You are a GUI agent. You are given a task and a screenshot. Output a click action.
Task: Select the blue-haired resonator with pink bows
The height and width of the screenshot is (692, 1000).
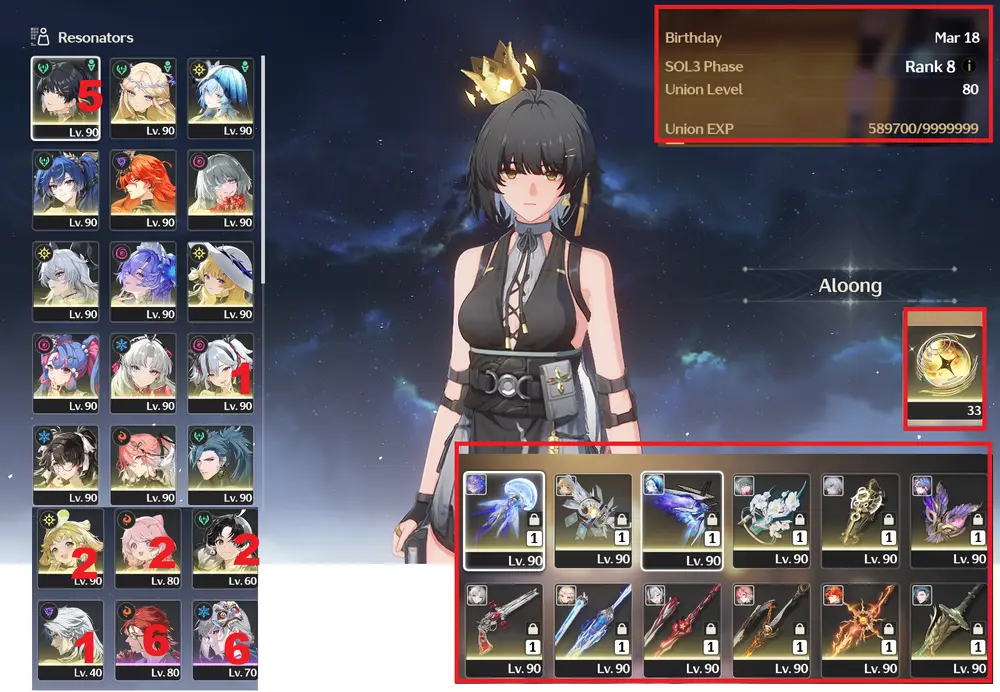click(x=65, y=372)
